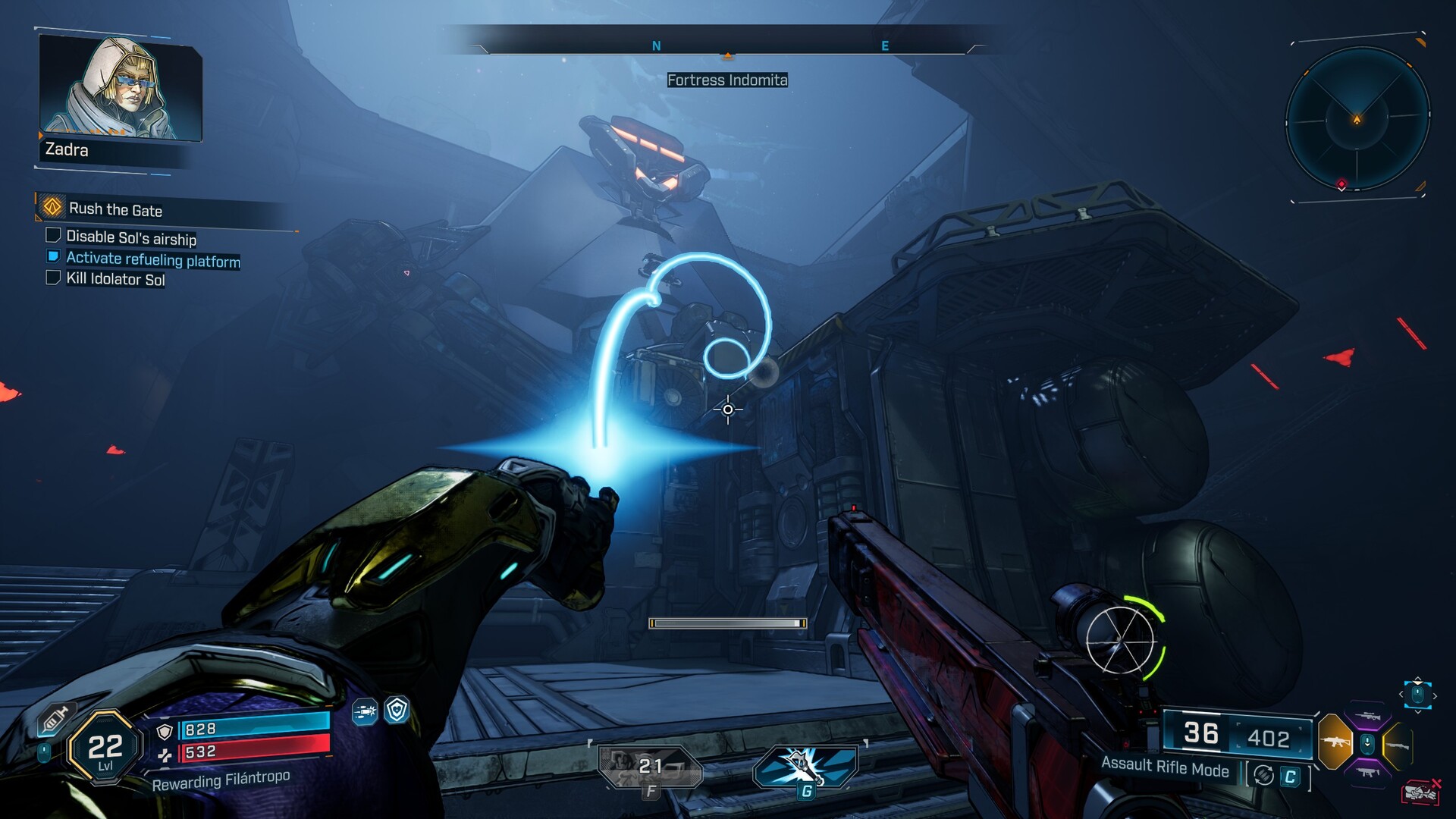Toggle the Assault Rifle Mode switch icon
1456x819 pixels.
click(x=1263, y=775)
